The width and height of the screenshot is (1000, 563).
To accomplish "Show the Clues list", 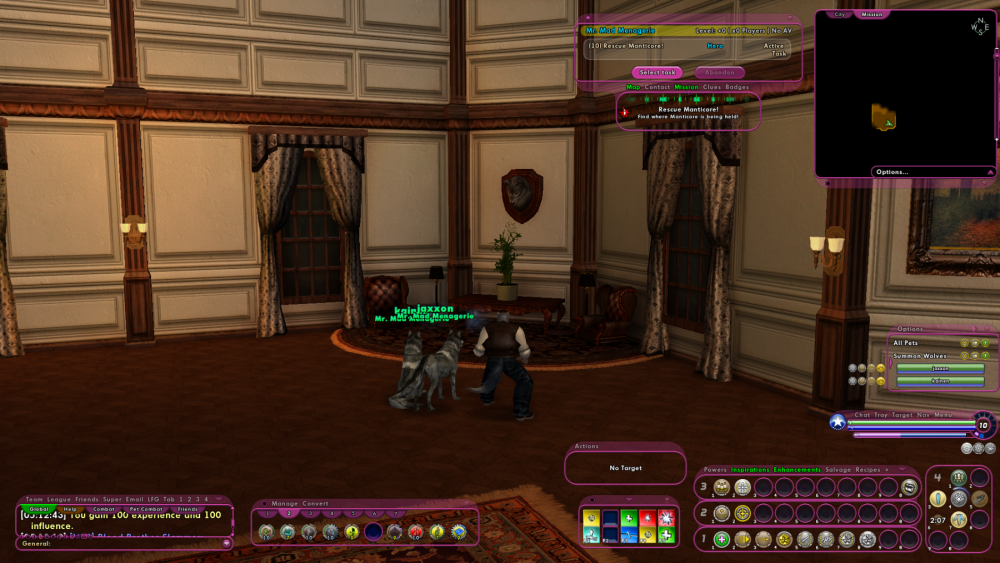I will click(x=712, y=87).
